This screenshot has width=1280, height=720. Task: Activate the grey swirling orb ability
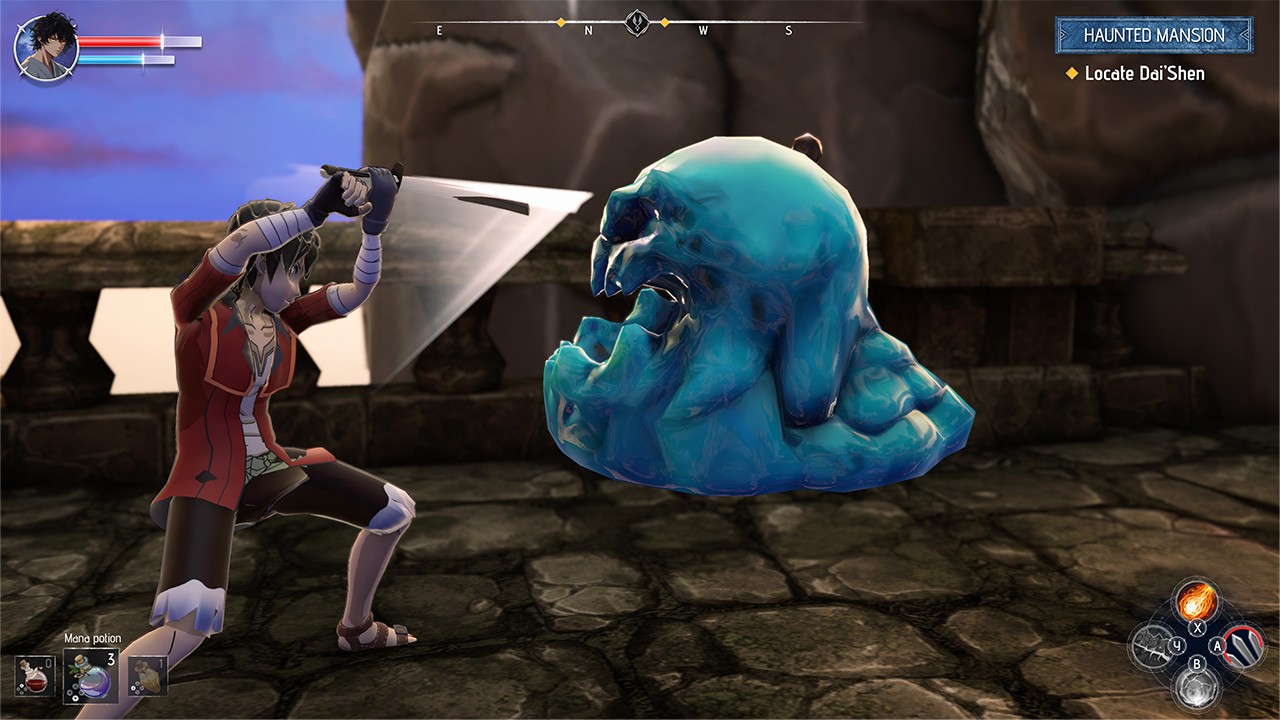pos(1195,688)
